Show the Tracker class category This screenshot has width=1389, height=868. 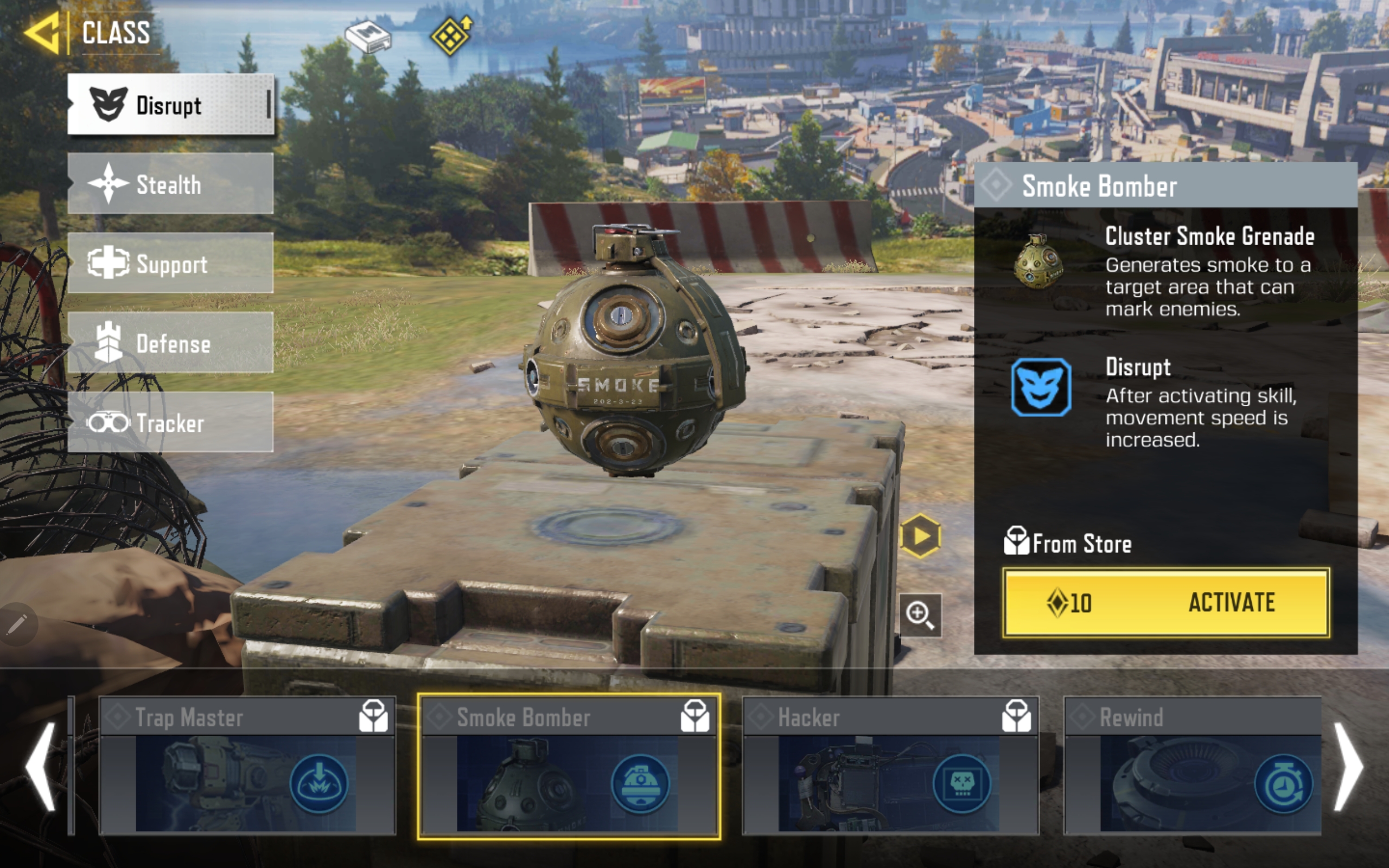(x=170, y=423)
